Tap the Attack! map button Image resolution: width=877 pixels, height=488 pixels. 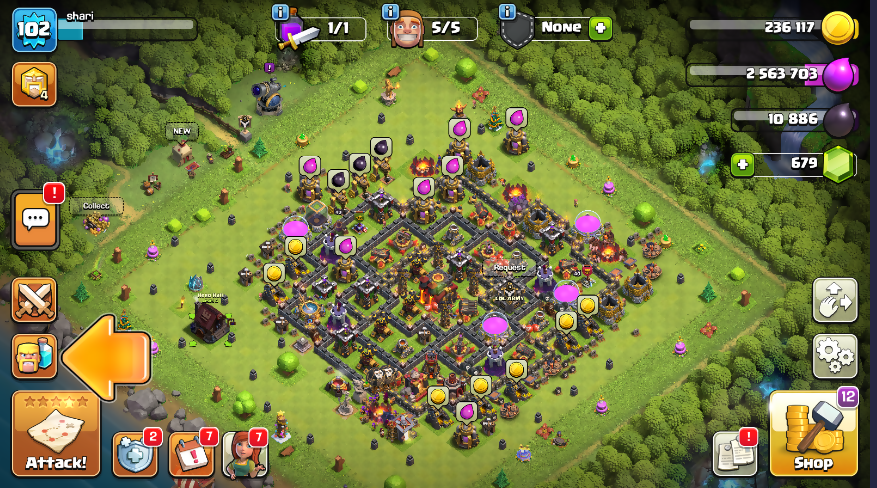56,433
